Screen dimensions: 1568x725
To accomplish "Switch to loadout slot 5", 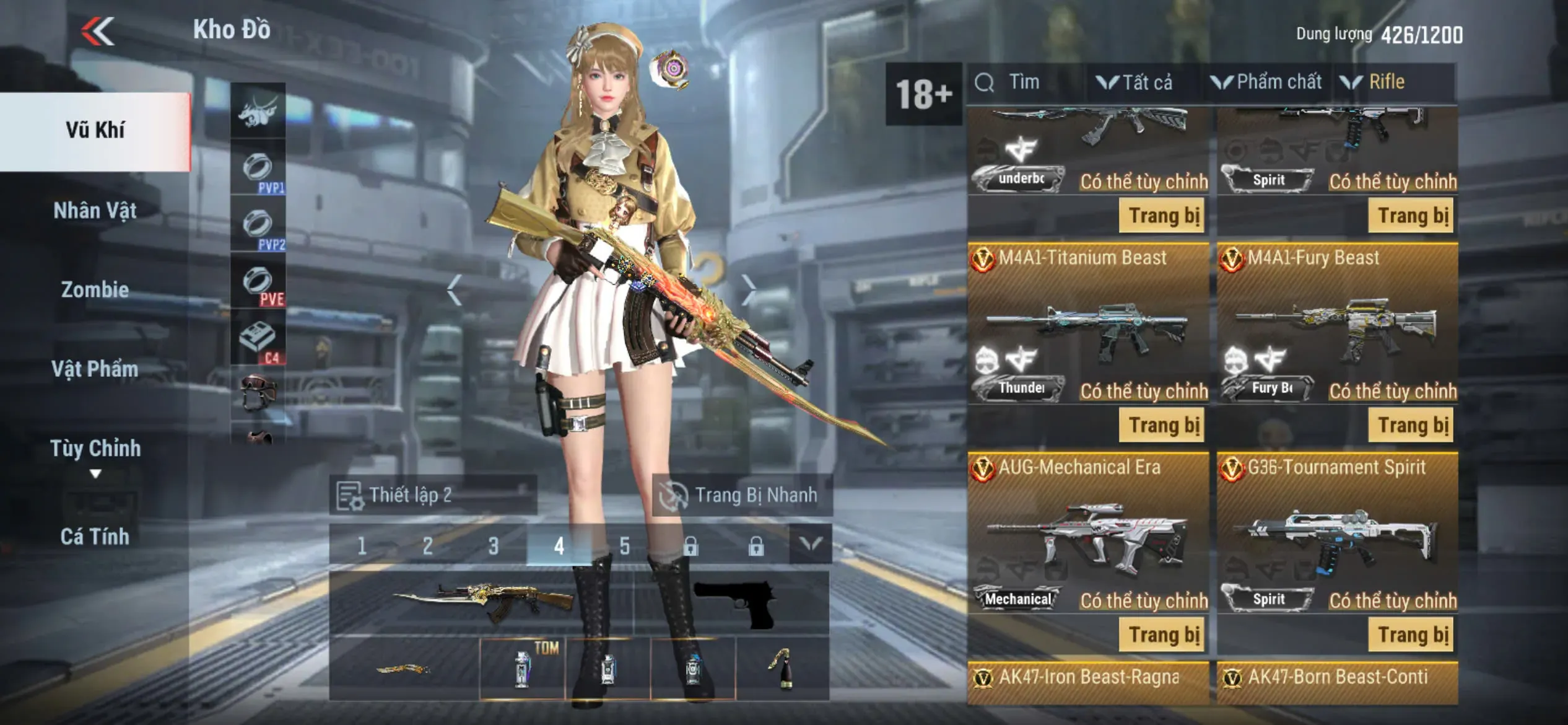I will [625, 546].
